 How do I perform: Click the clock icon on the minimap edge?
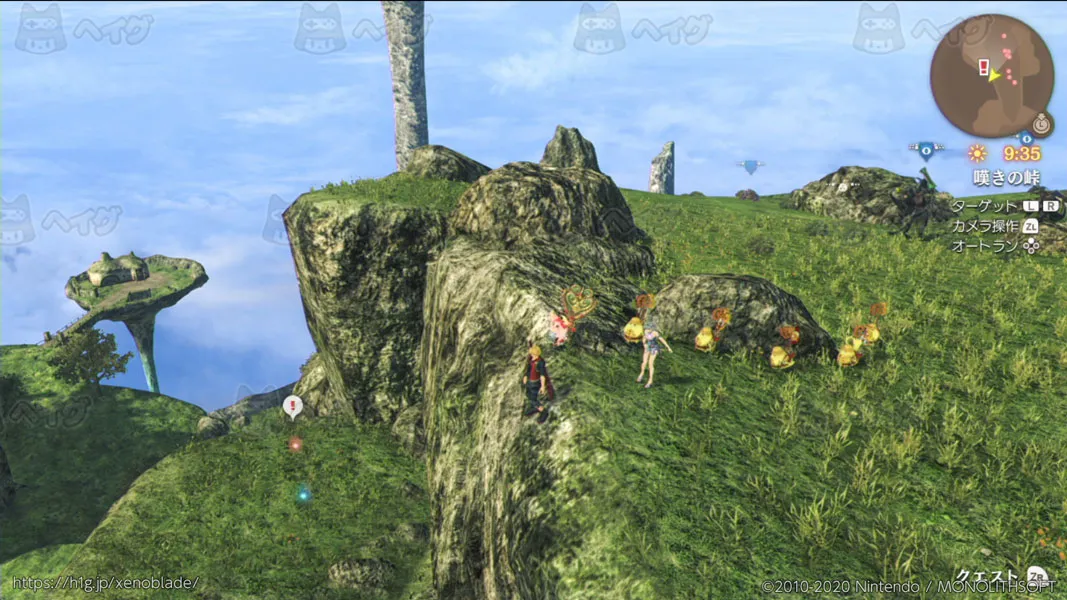(x=1042, y=125)
